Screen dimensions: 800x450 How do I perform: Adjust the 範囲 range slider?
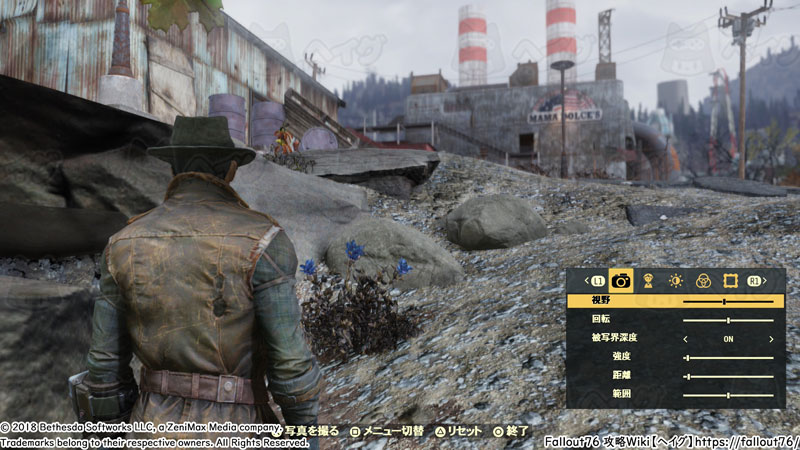point(728,395)
